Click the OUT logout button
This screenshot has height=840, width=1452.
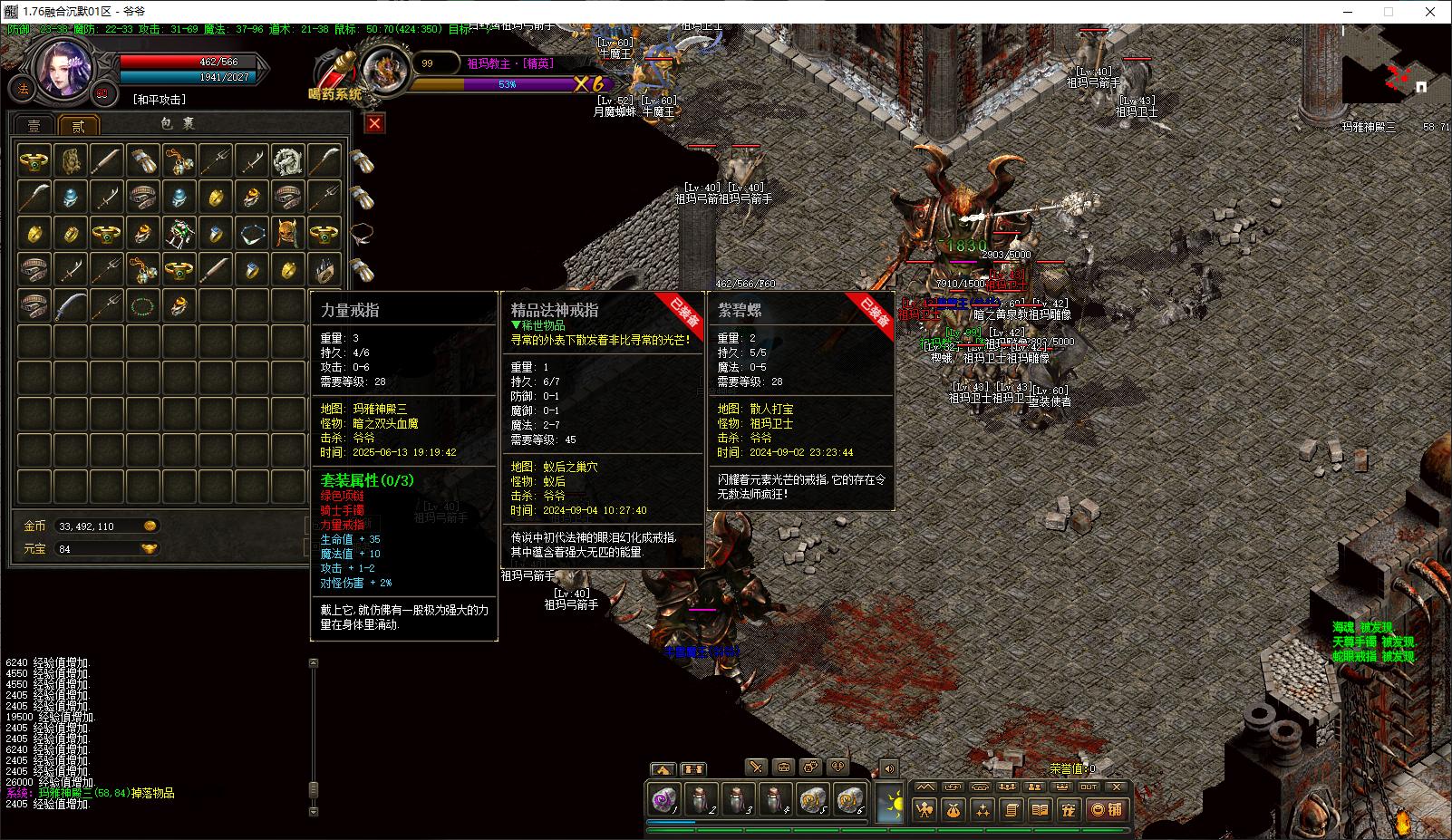pos(1089,787)
